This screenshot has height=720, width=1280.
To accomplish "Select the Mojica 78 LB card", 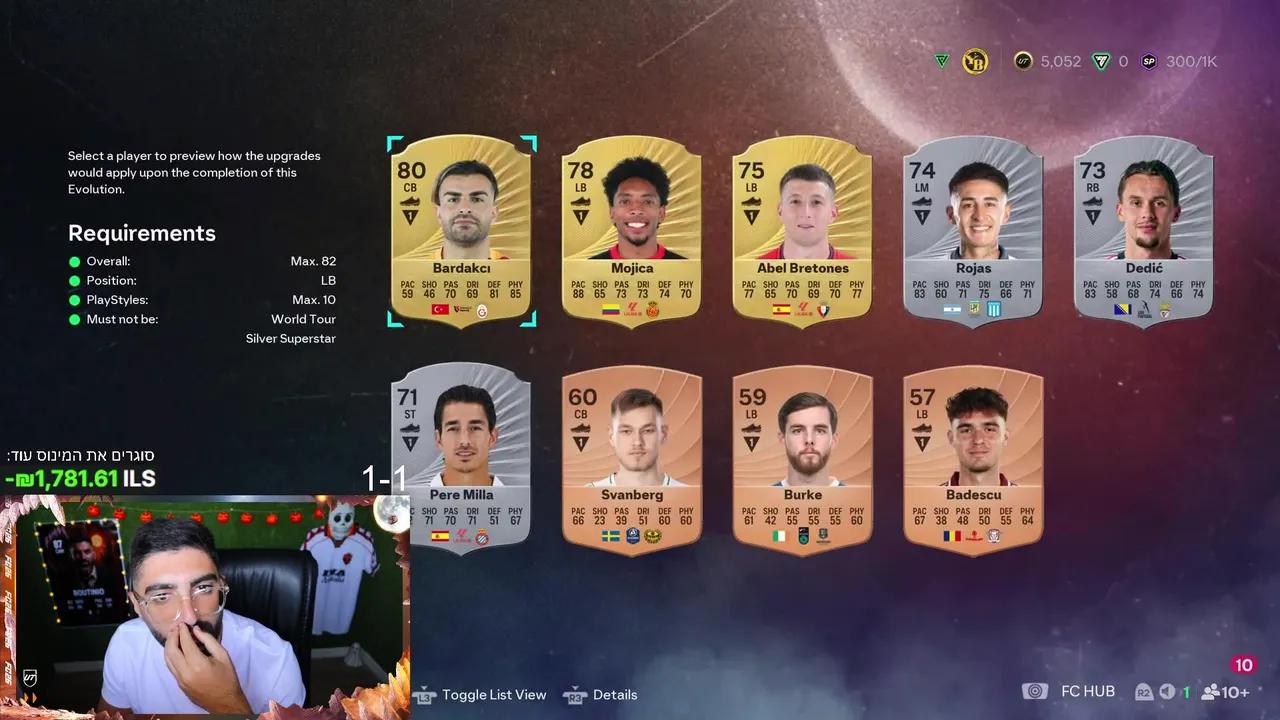I will pyautogui.click(x=631, y=230).
